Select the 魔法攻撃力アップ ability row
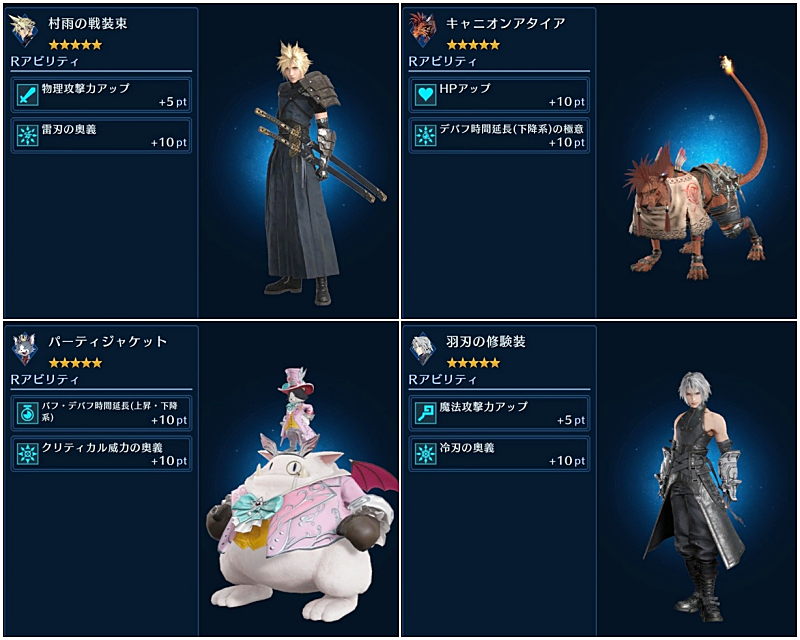Image resolution: width=800 pixels, height=640 pixels. [499, 411]
